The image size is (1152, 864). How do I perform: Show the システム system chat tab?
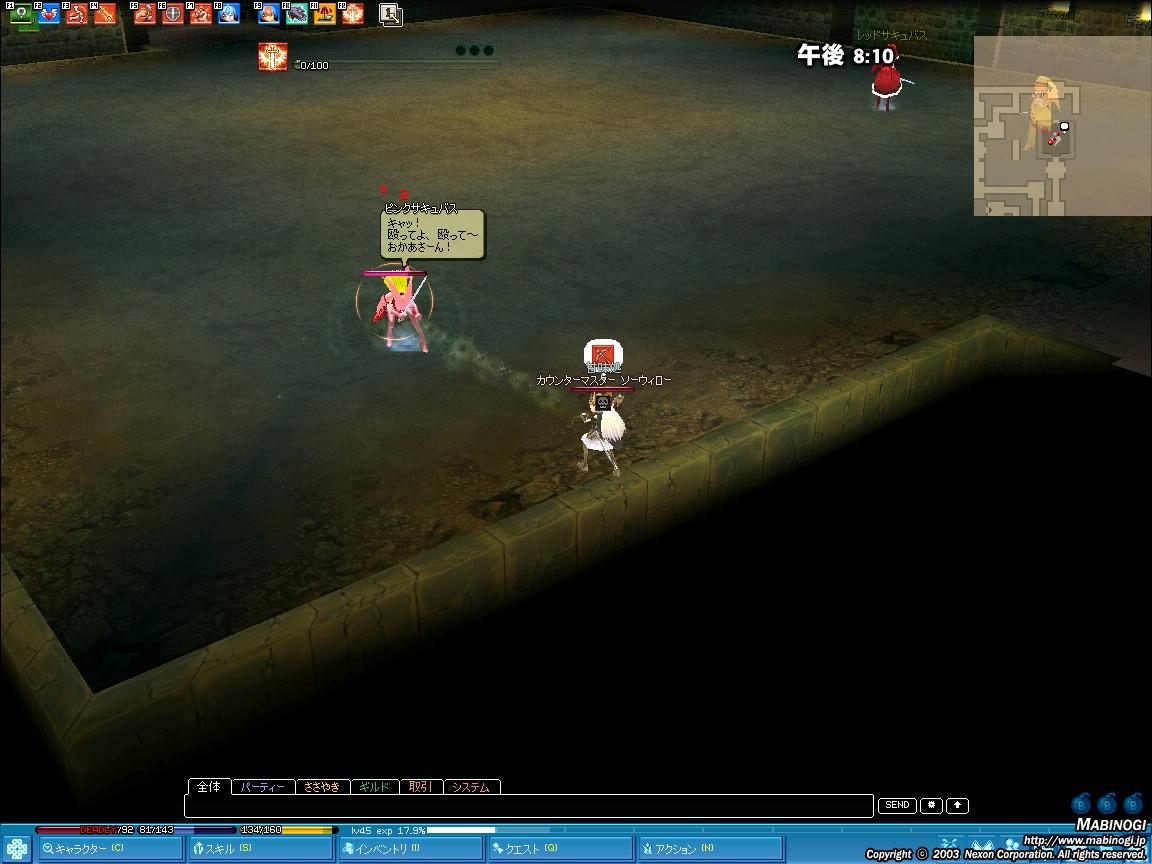[470, 787]
